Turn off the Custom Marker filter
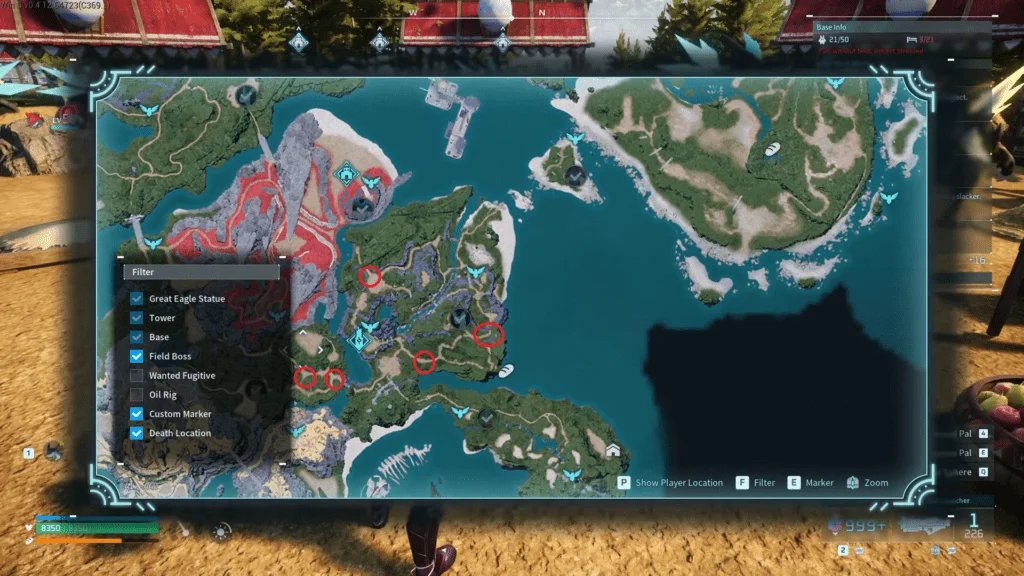The height and width of the screenshot is (576, 1024). 136,414
